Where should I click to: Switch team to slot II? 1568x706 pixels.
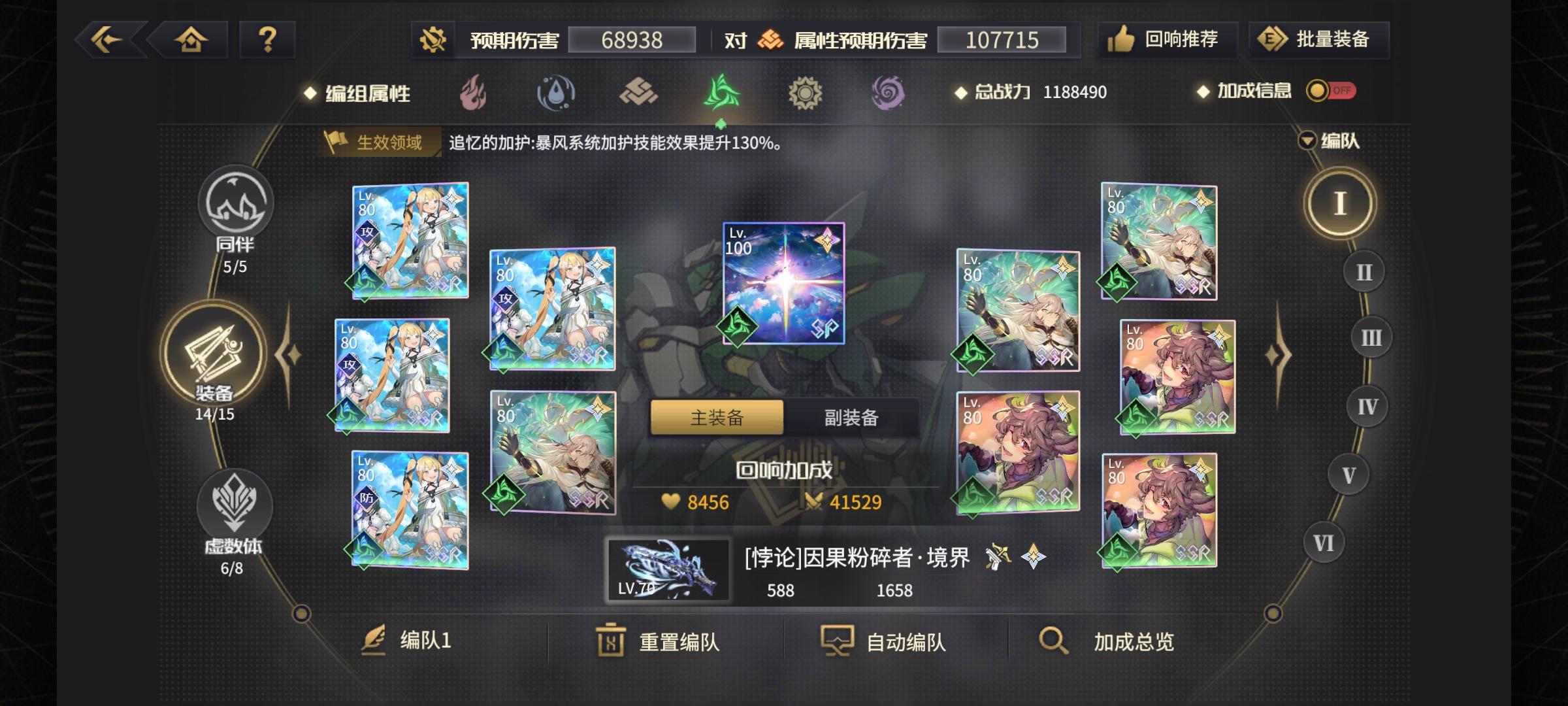(1362, 271)
